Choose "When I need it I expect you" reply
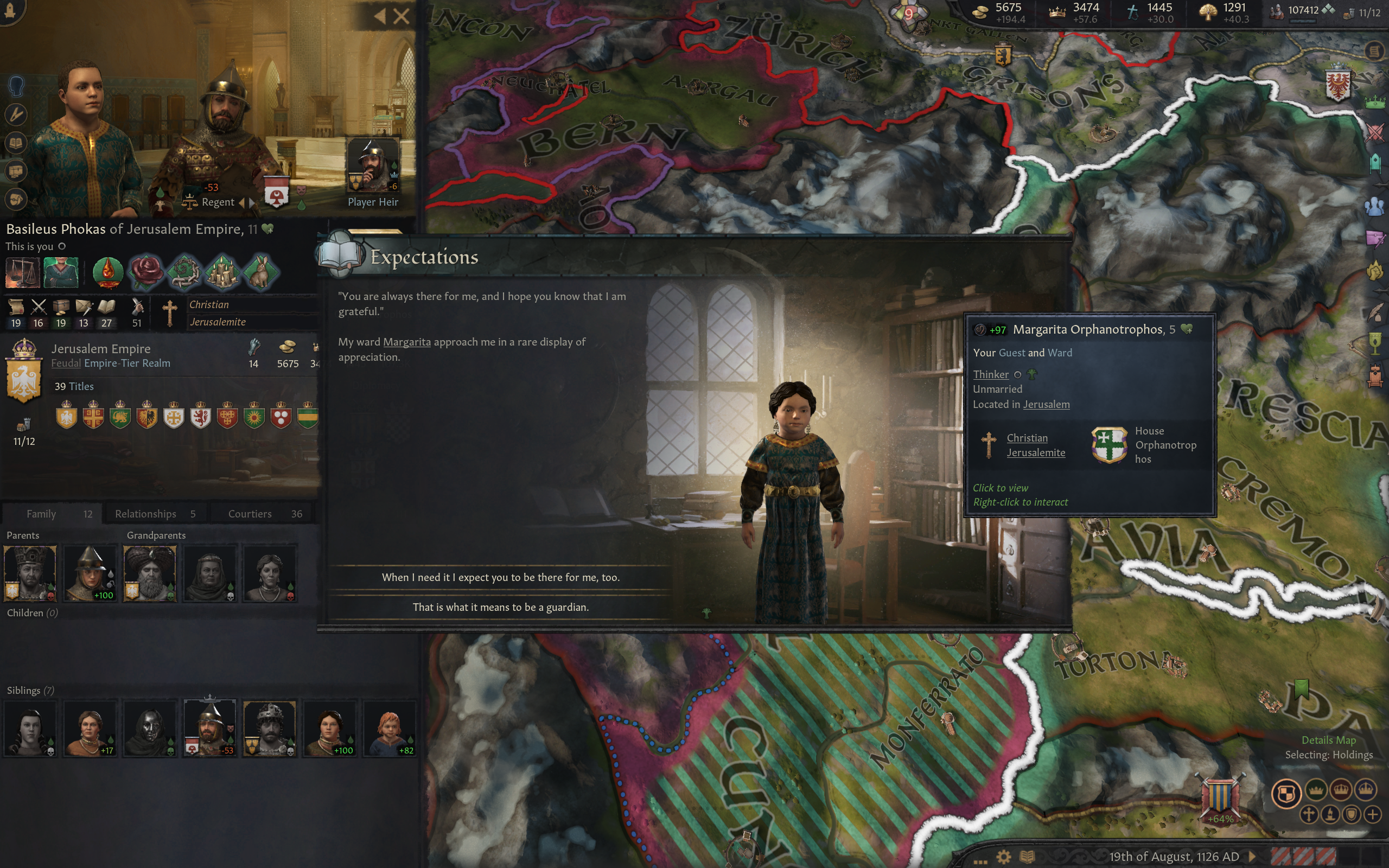This screenshot has height=868, width=1389. [x=500, y=577]
